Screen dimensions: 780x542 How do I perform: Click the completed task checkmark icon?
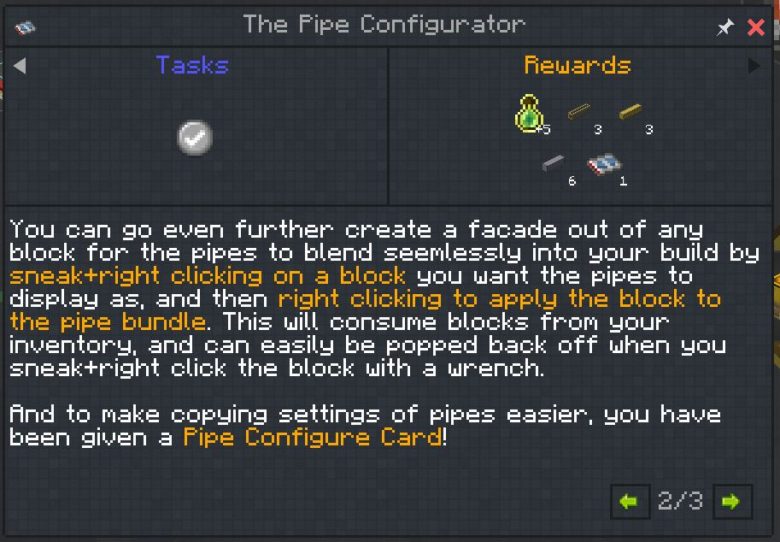[x=195, y=137]
